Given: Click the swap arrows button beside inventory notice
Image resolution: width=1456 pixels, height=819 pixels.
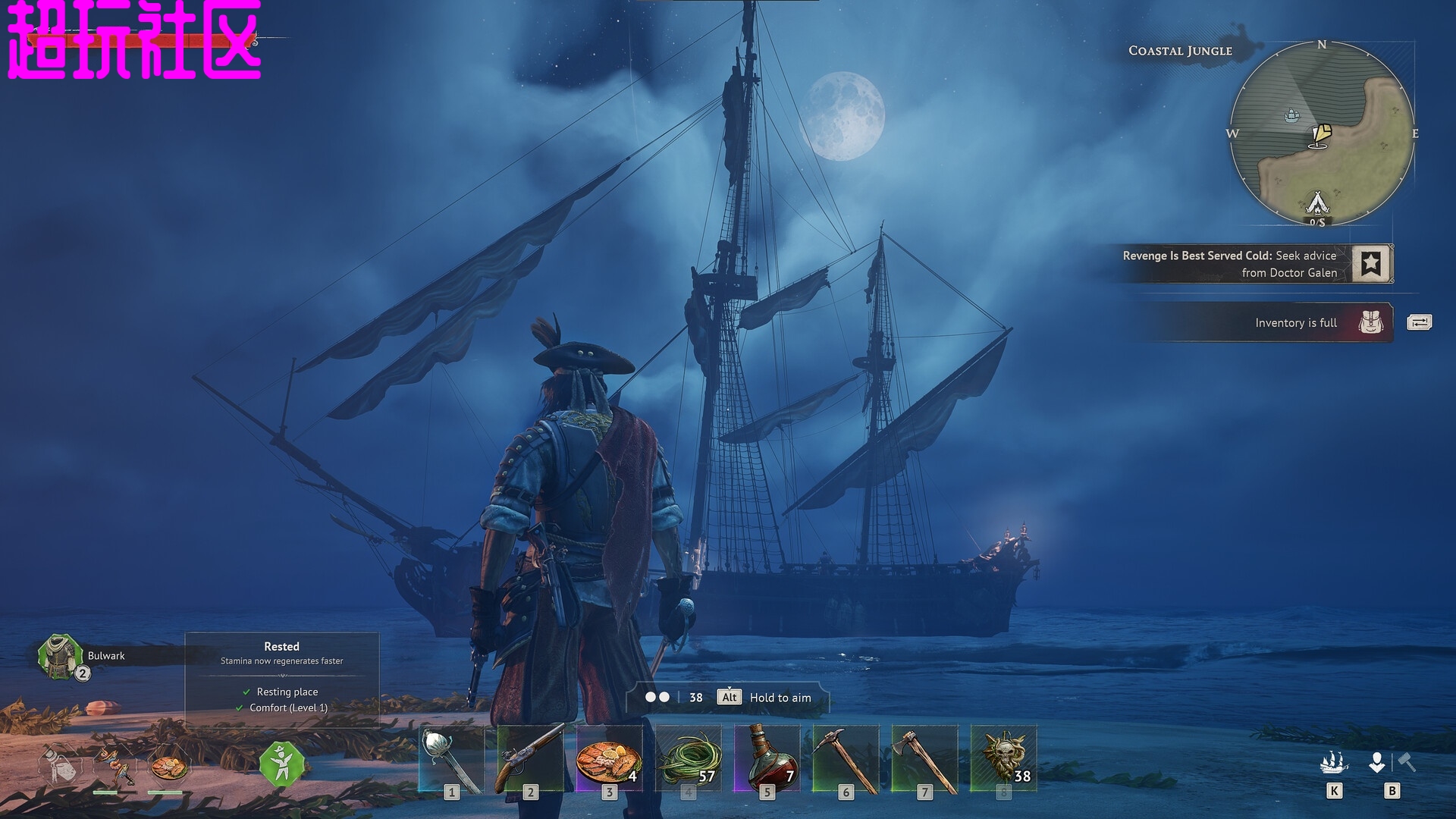Looking at the screenshot, I should tap(1419, 322).
